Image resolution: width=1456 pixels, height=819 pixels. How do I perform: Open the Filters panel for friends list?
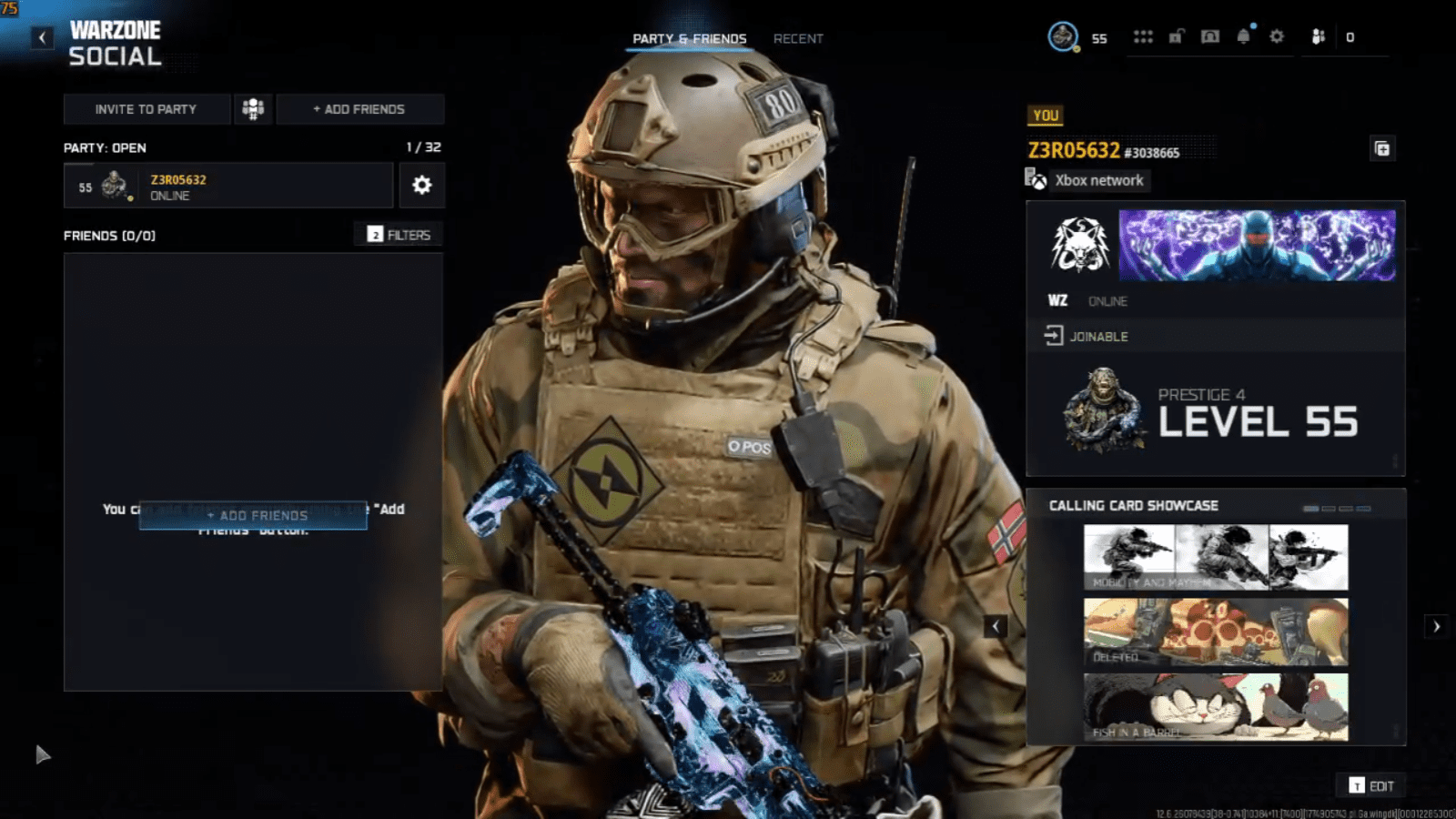399,234
